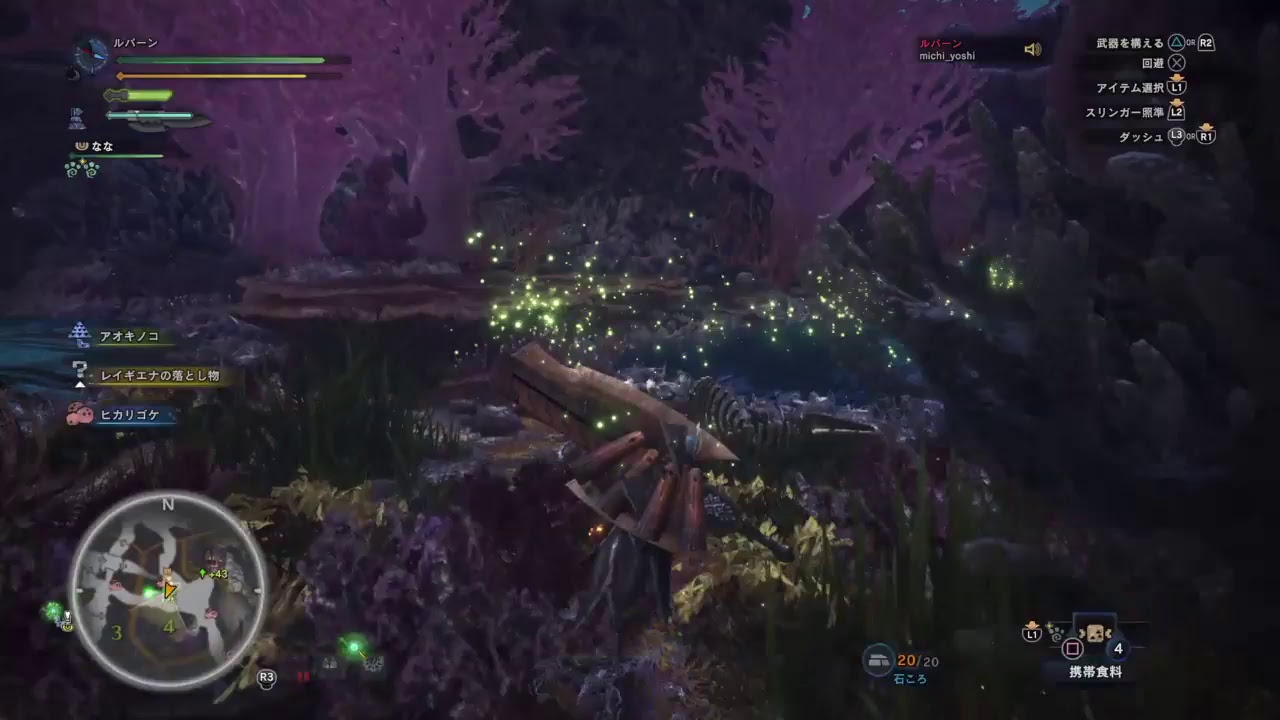Click the left arrow on the item bar
This screenshot has width=1280, height=720.
[1081, 633]
